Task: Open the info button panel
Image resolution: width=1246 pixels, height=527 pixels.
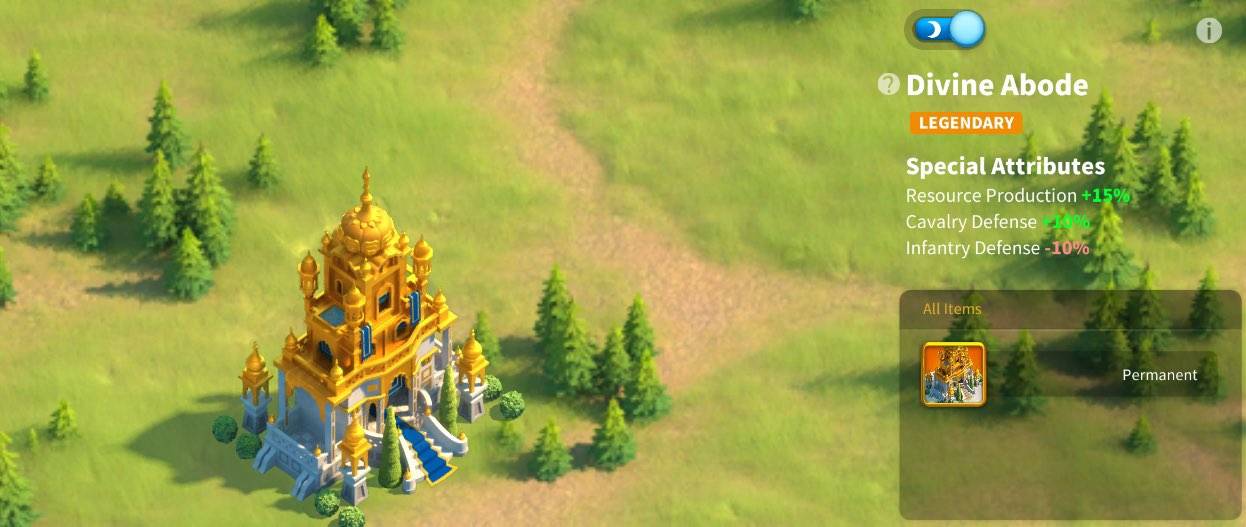Action: [x=1208, y=31]
